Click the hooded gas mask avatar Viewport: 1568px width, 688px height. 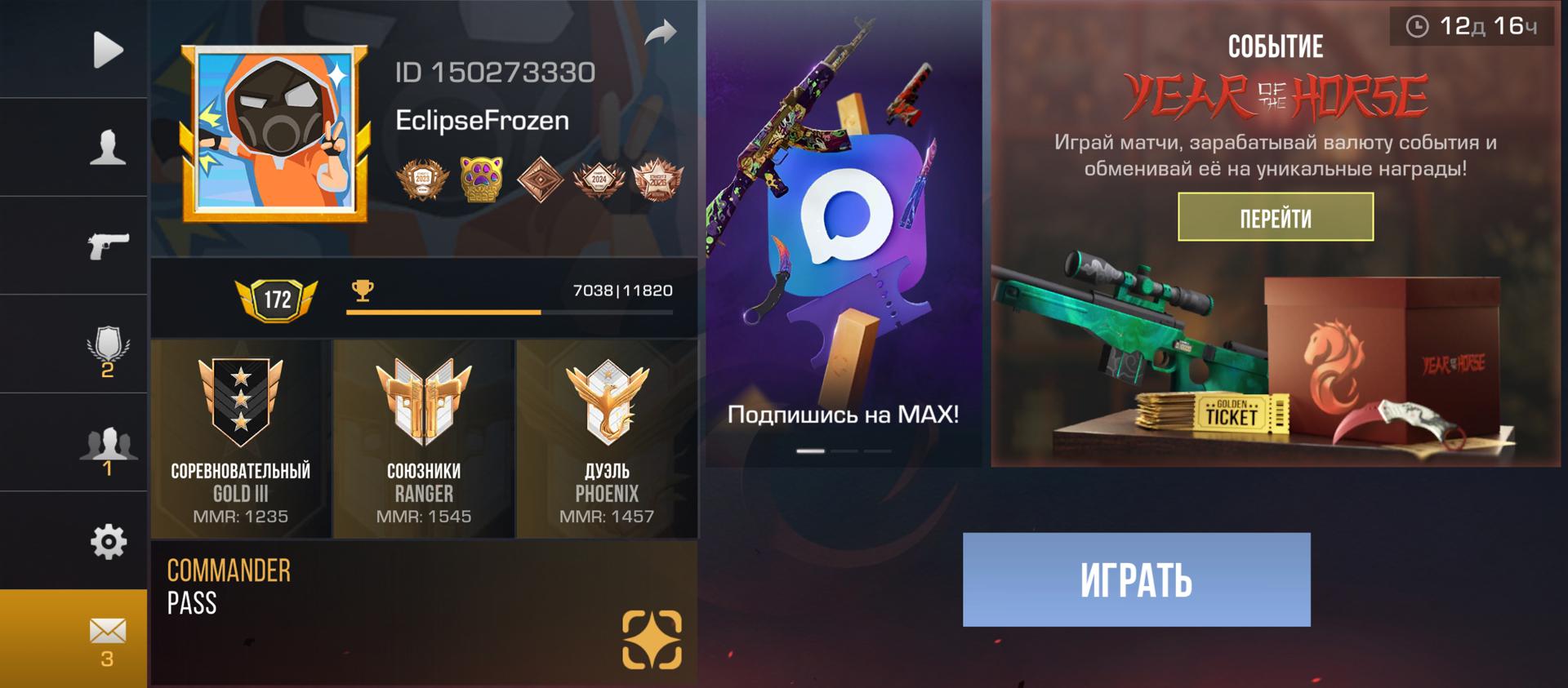pyautogui.click(x=274, y=134)
